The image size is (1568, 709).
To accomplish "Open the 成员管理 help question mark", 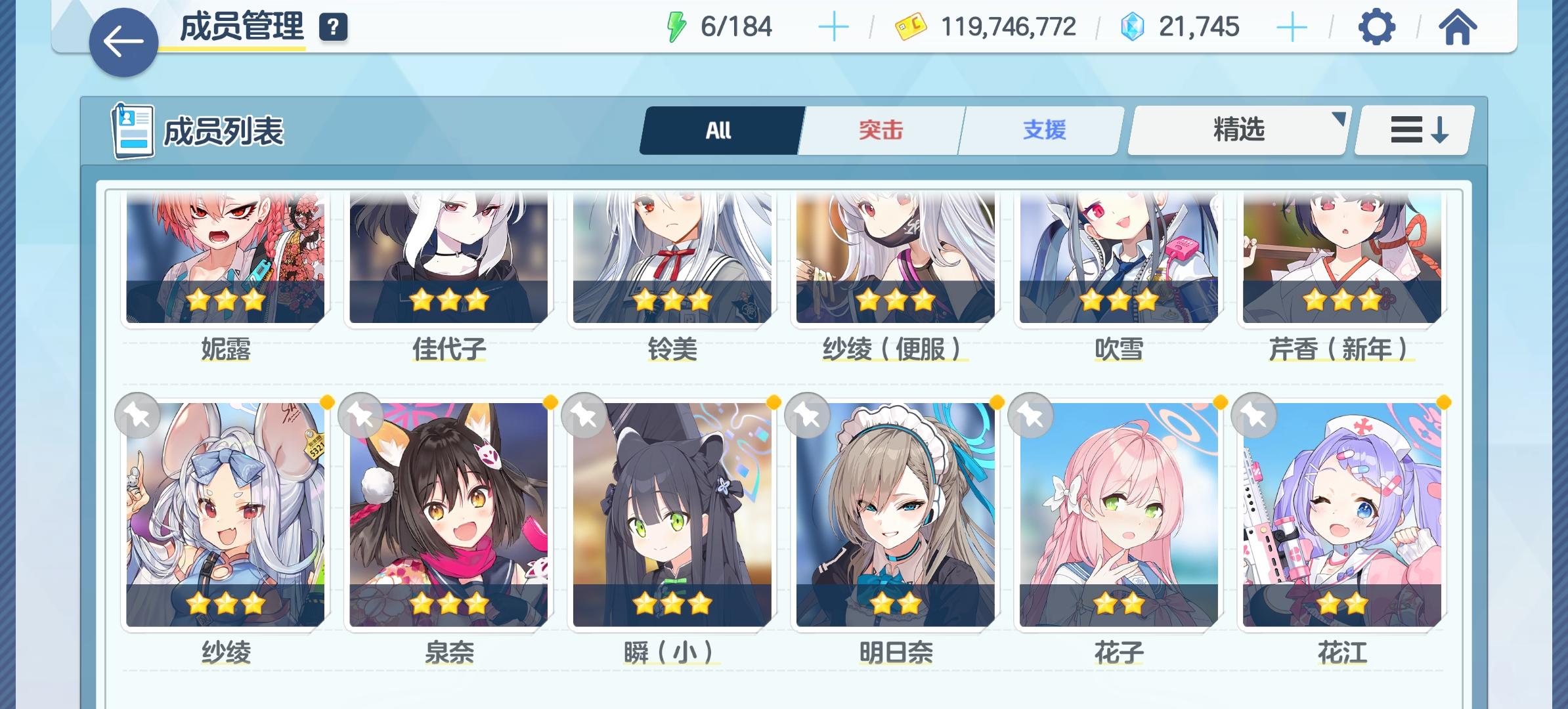I will 333,28.
